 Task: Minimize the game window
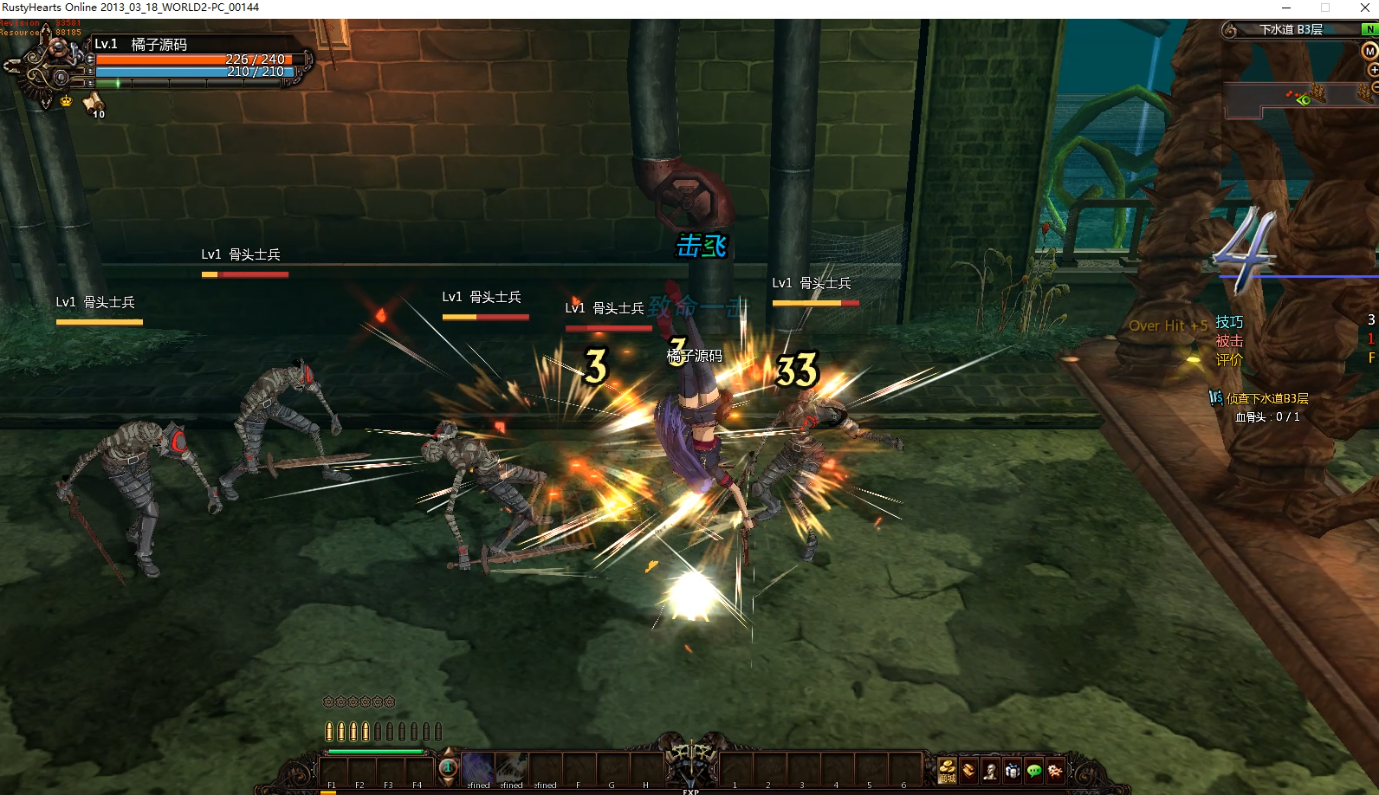(1285, 8)
